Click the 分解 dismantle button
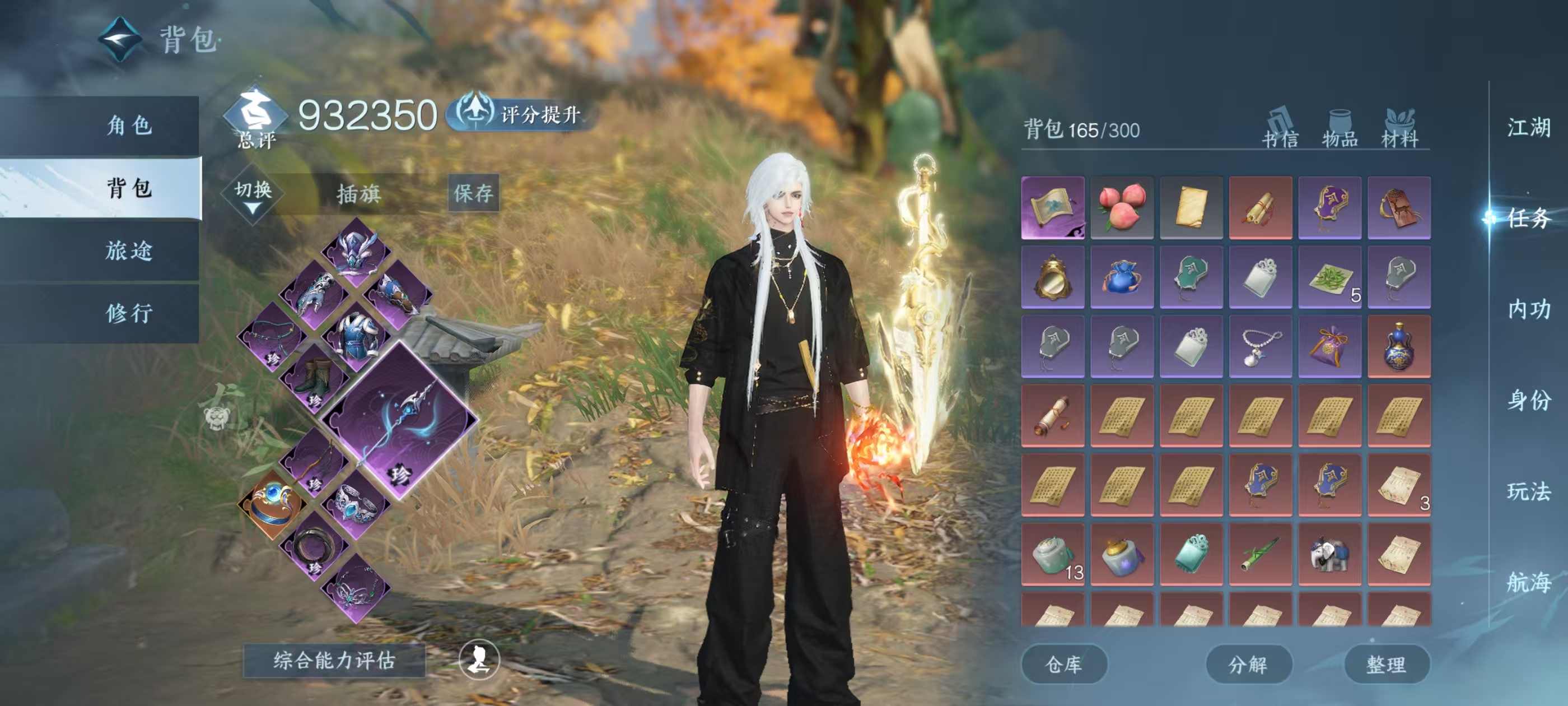This screenshot has width=1568, height=706. (1248, 664)
